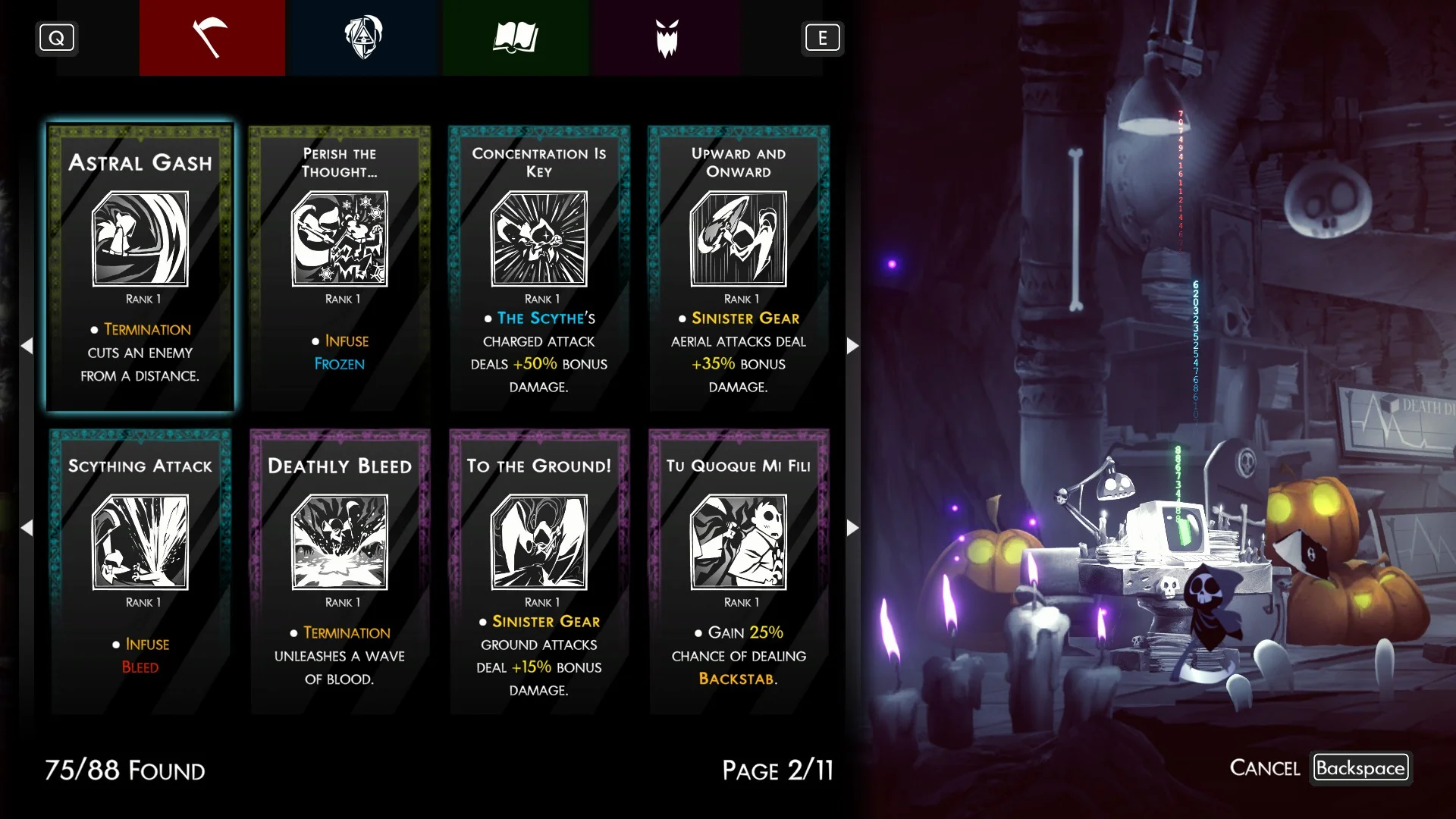Switch to the red scythe tab
Image resolution: width=1456 pixels, height=819 pixels.
coord(212,38)
